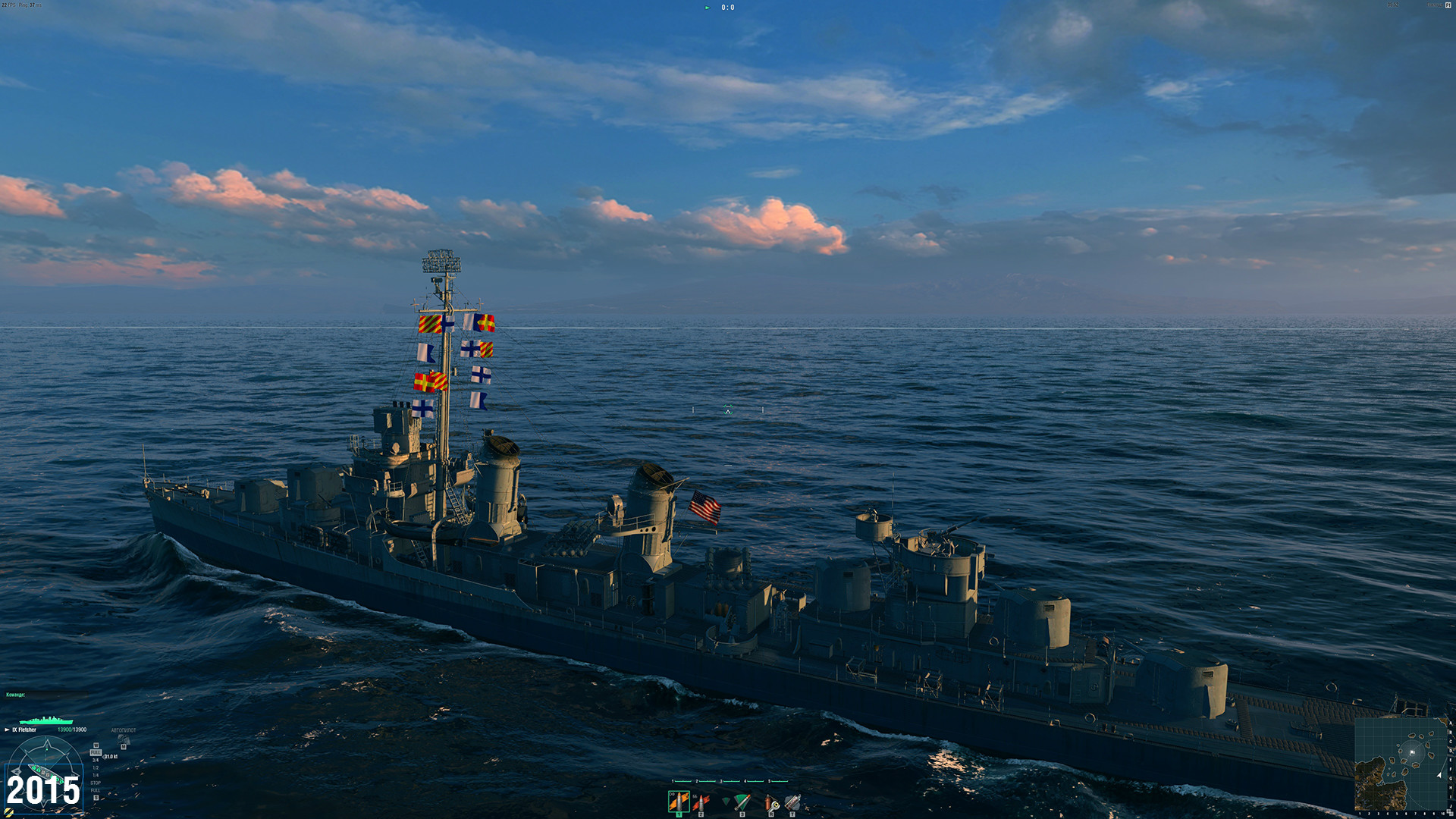Set engine telegraph to 3/4 speed
1456x819 pixels.
point(96,760)
